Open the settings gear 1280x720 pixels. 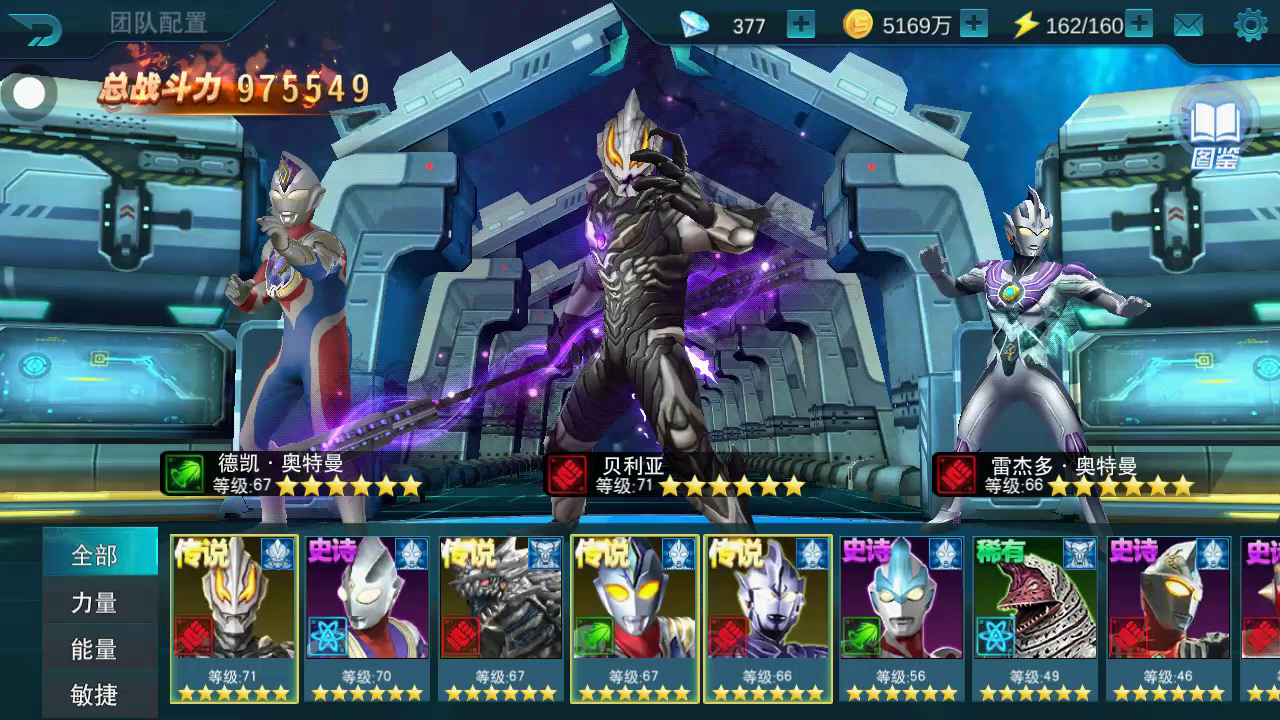click(1250, 25)
